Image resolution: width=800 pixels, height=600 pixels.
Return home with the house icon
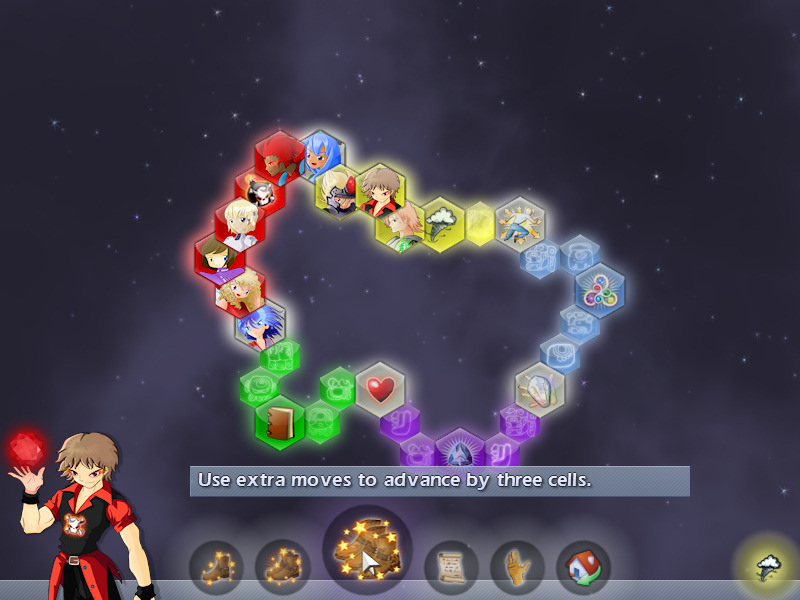click(x=583, y=568)
